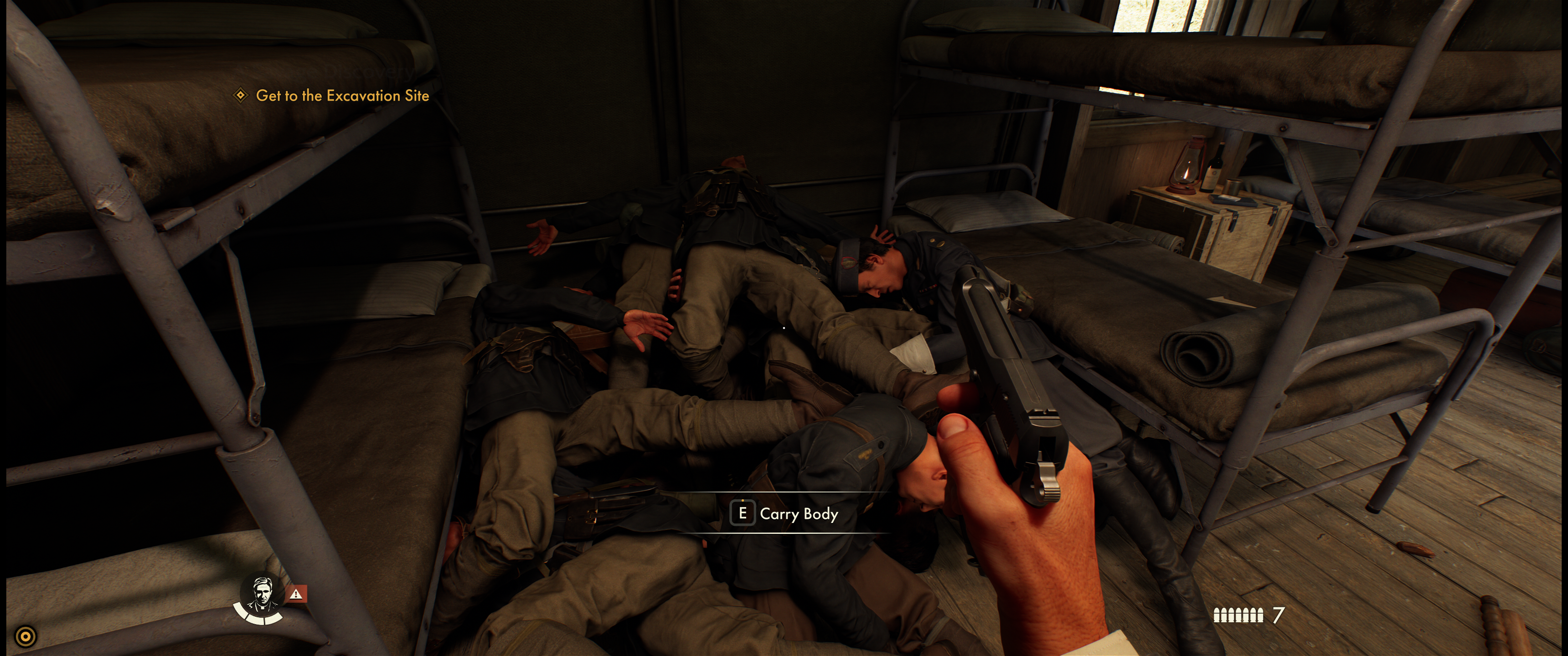Click the red warning triangle icon
Viewport: 1568px width, 656px height.
[296, 594]
